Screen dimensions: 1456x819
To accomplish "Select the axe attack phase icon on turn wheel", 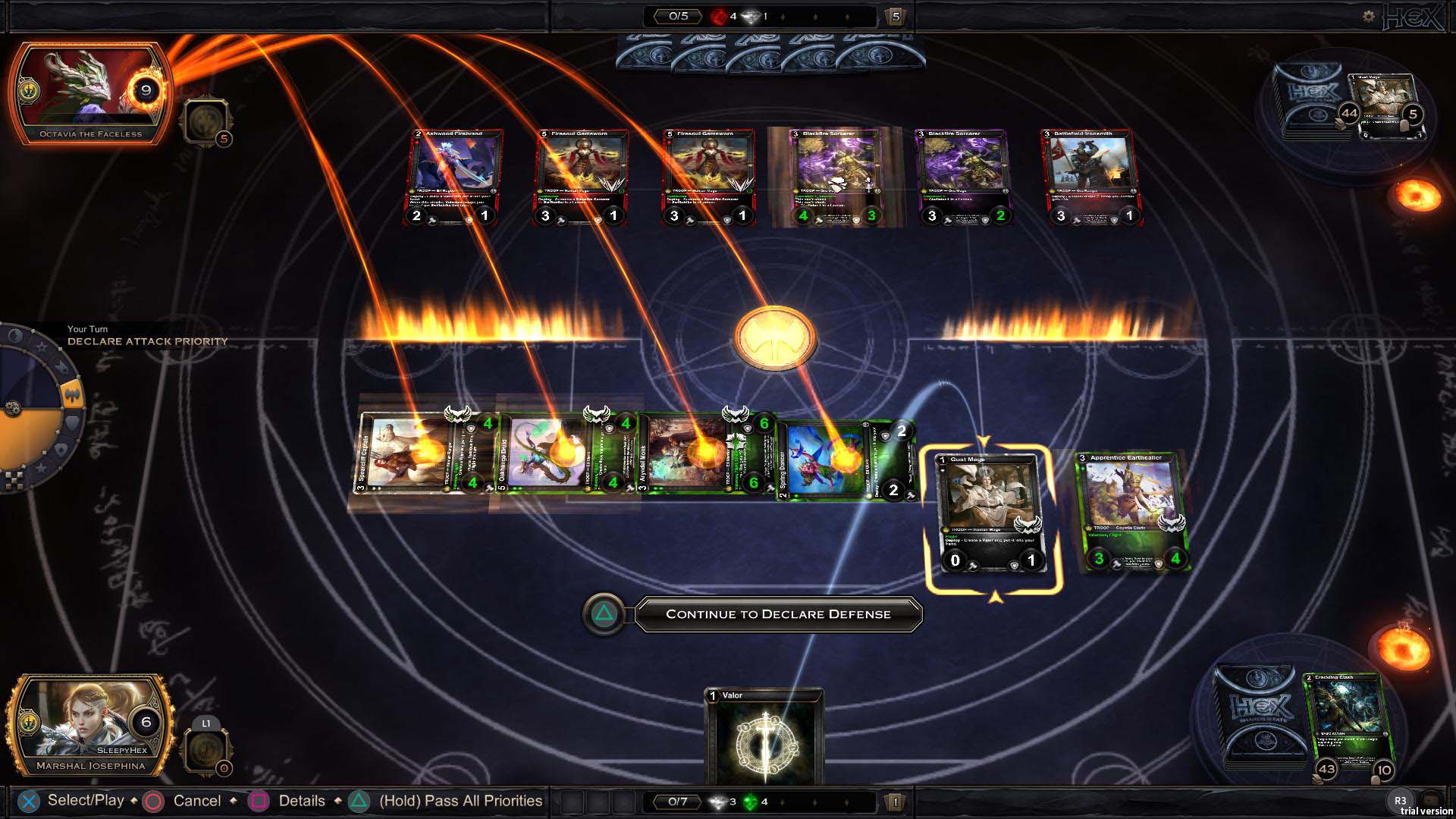I will tap(73, 393).
